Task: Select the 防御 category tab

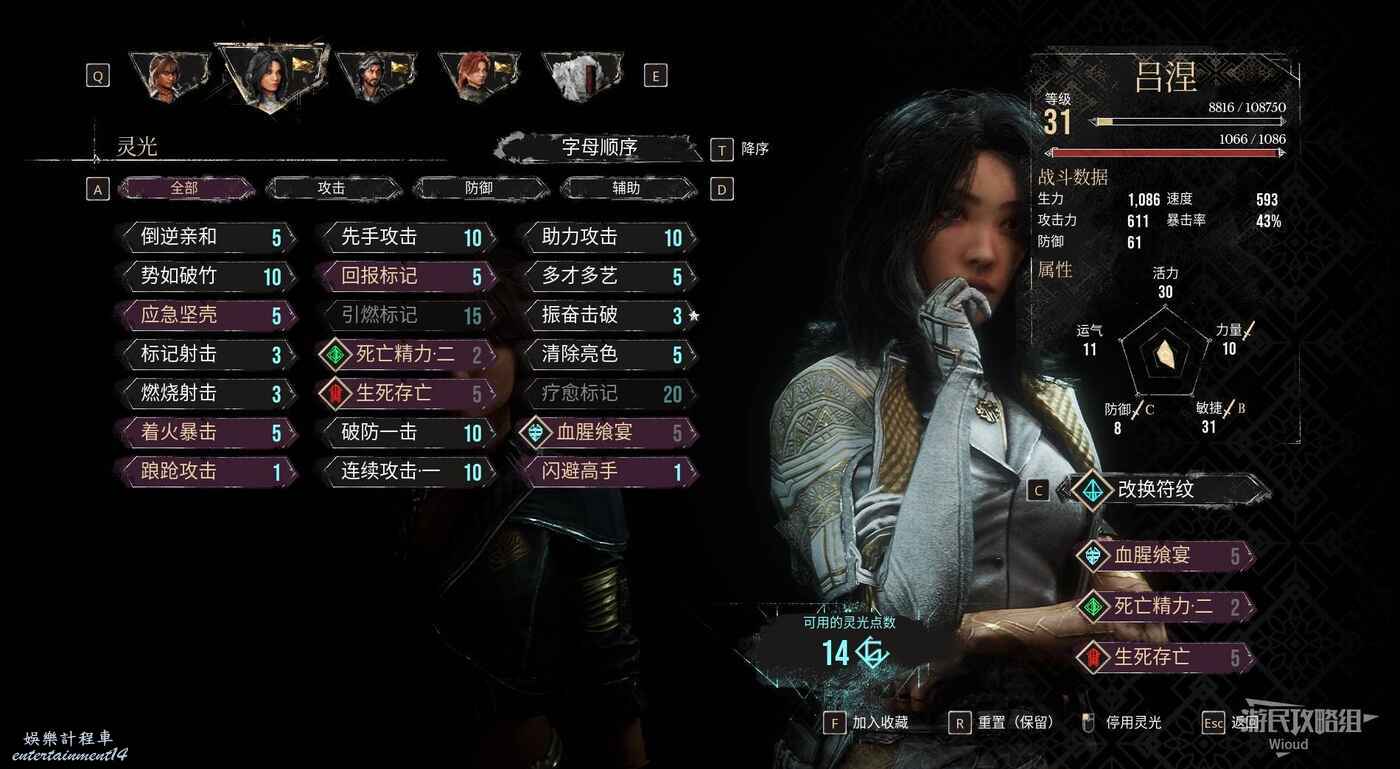Action: pos(479,188)
